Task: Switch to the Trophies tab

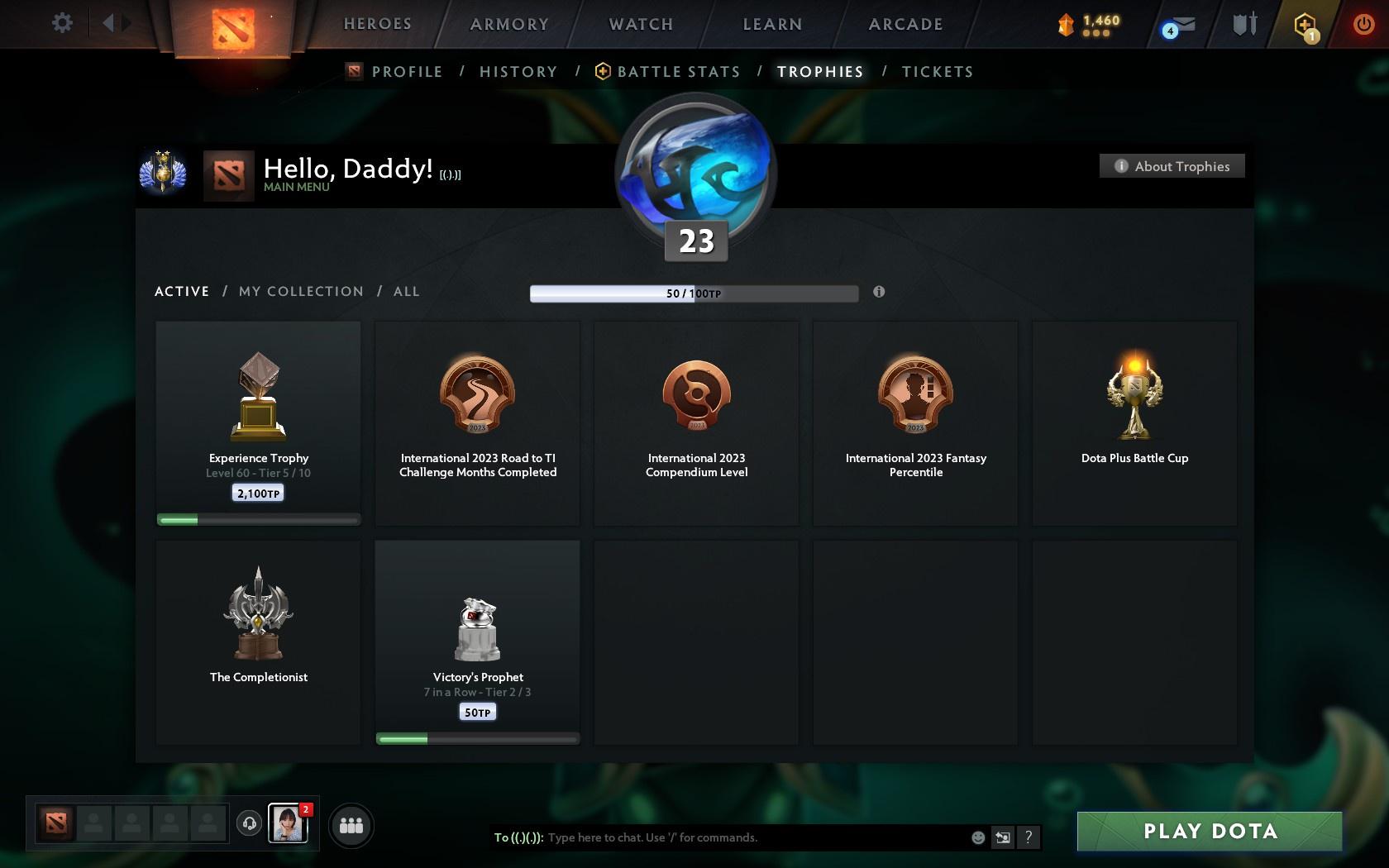Action: [819, 72]
